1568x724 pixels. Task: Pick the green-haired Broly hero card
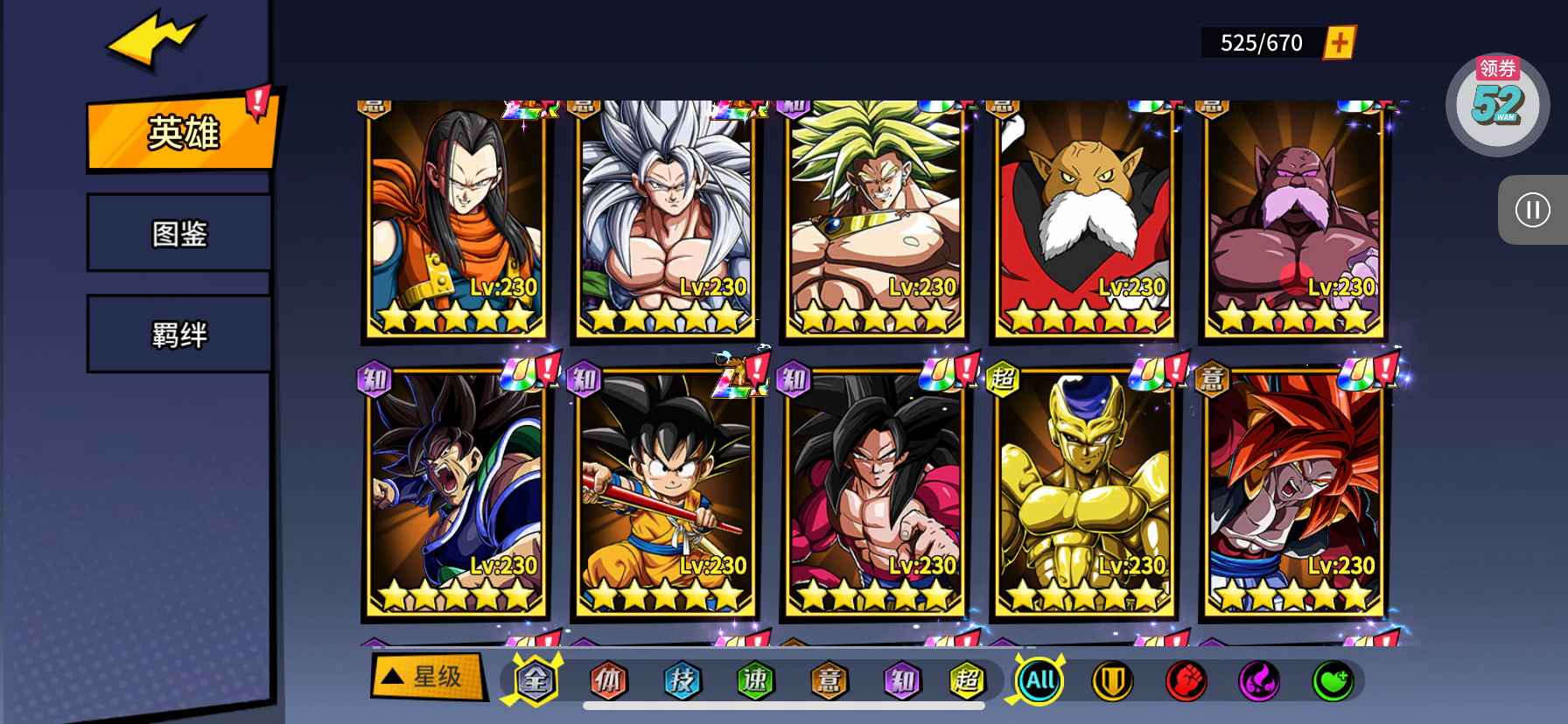point(875,219)
